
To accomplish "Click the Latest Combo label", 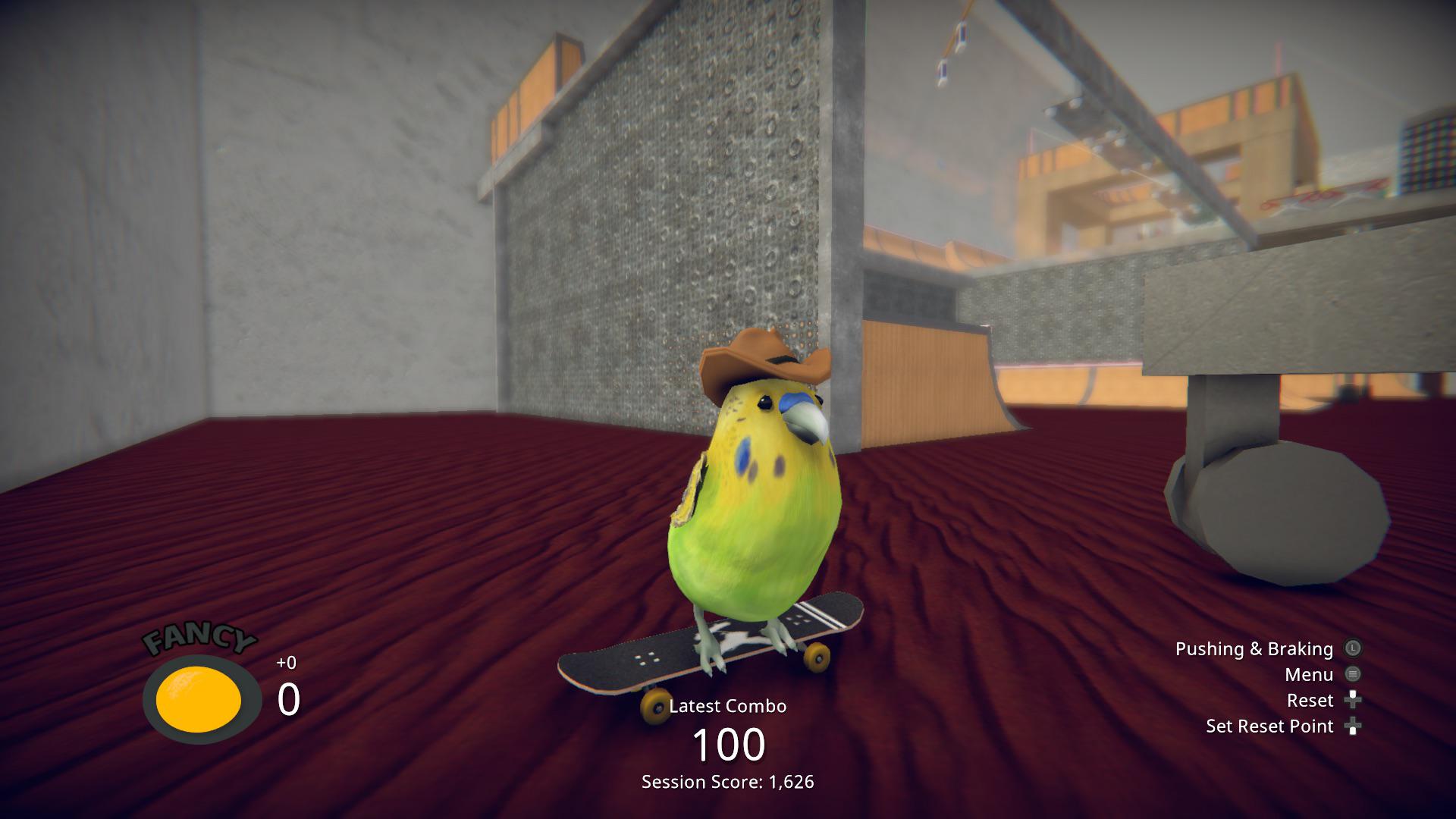I will pyautogui.click(x=727, y=705).
